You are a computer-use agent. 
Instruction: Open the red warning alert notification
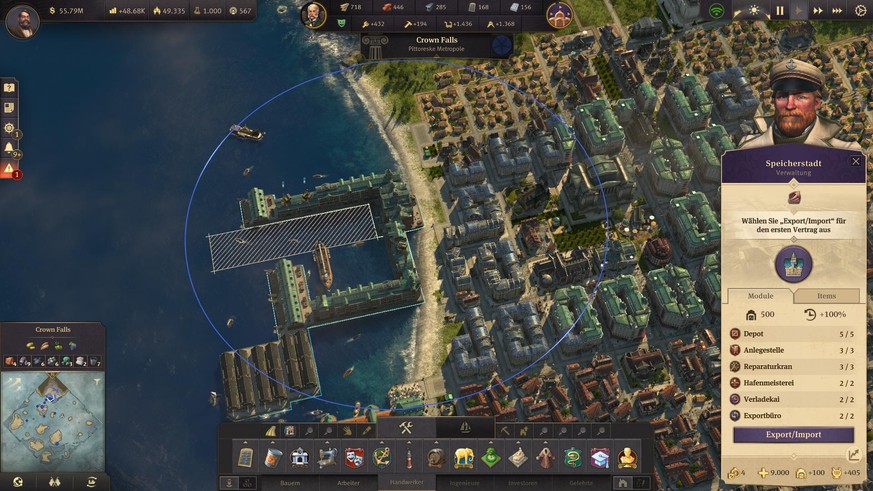click(x=9, y=169)
